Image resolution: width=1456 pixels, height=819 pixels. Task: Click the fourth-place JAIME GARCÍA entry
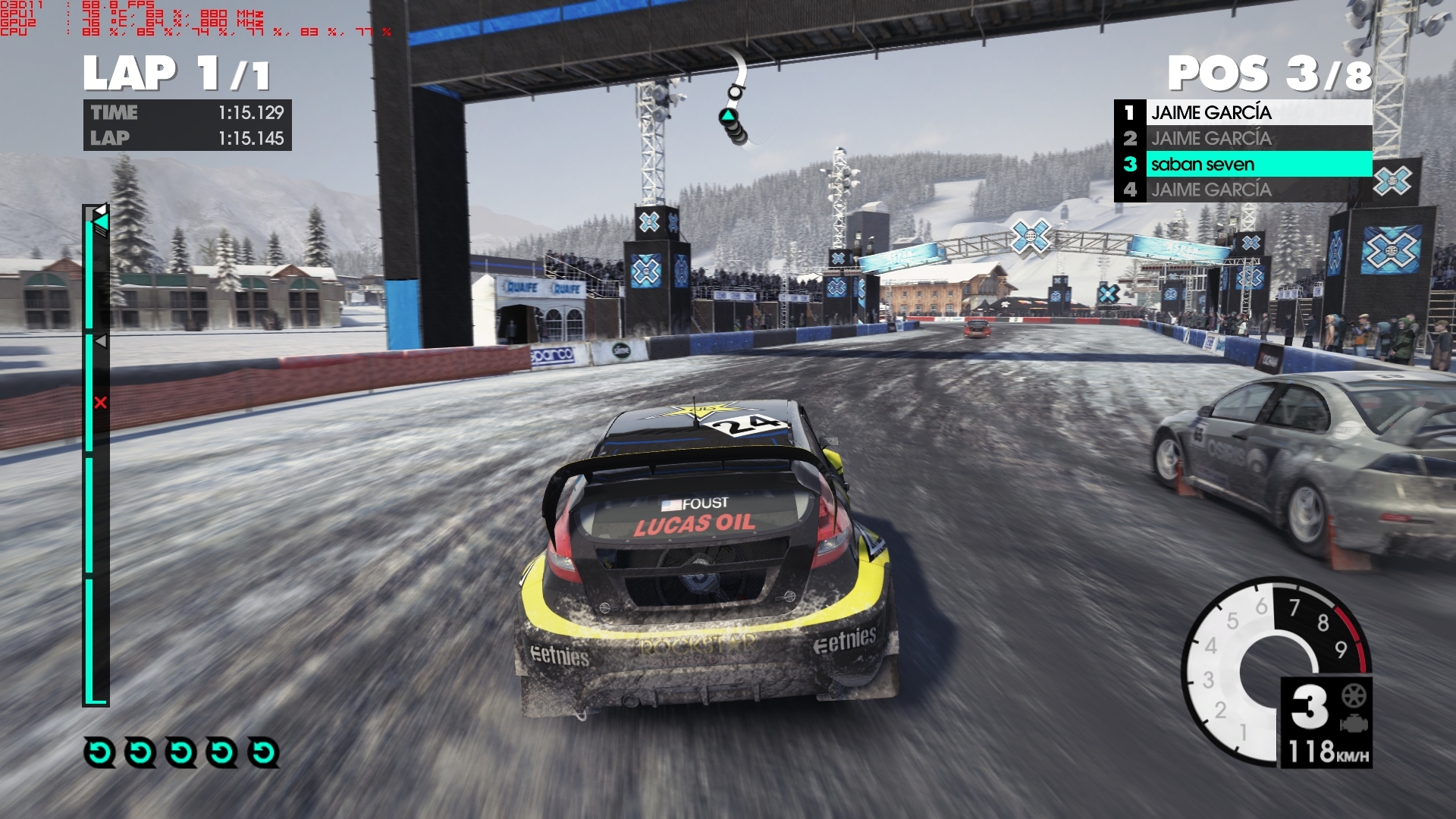(x=1244, y=190)
